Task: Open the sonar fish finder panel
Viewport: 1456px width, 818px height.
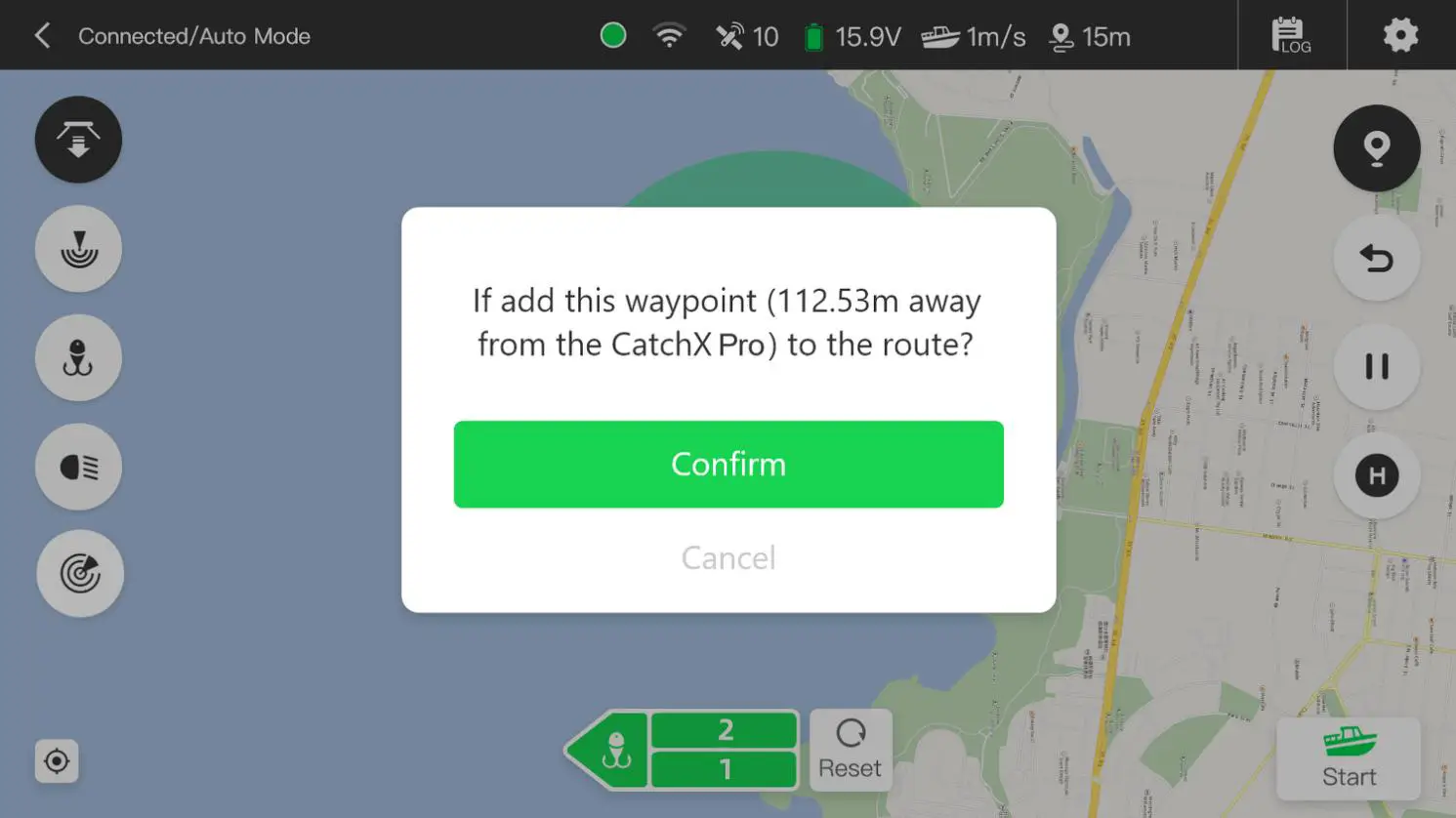Action: (78, 249)
